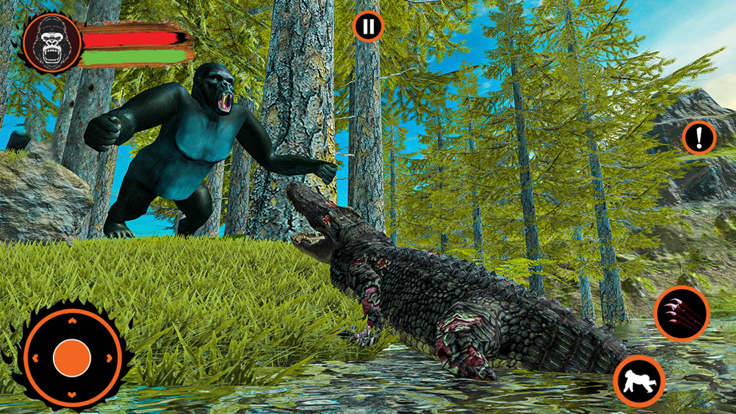This screenshot has height=414, width=736.
Task: Trigger the gorilla pounce attack button
Action: [x=638, y=380]
